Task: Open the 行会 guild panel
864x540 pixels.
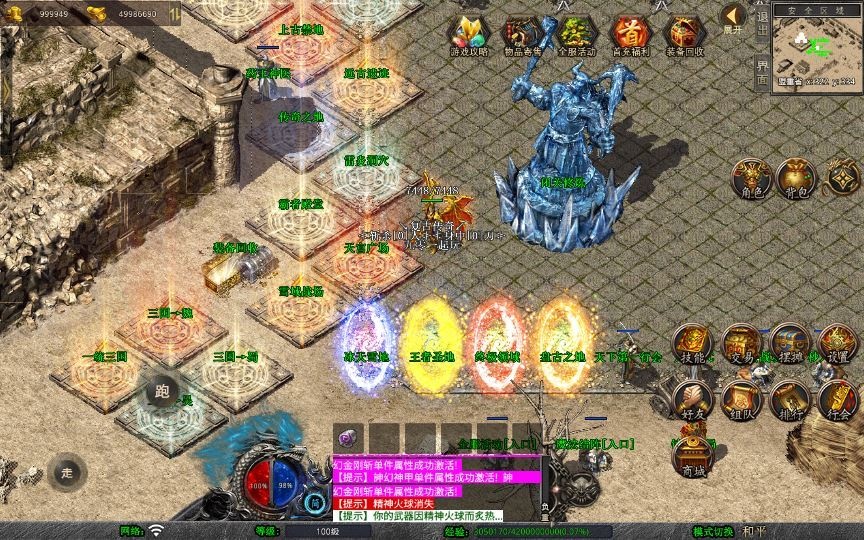Action: pos(838,400)
